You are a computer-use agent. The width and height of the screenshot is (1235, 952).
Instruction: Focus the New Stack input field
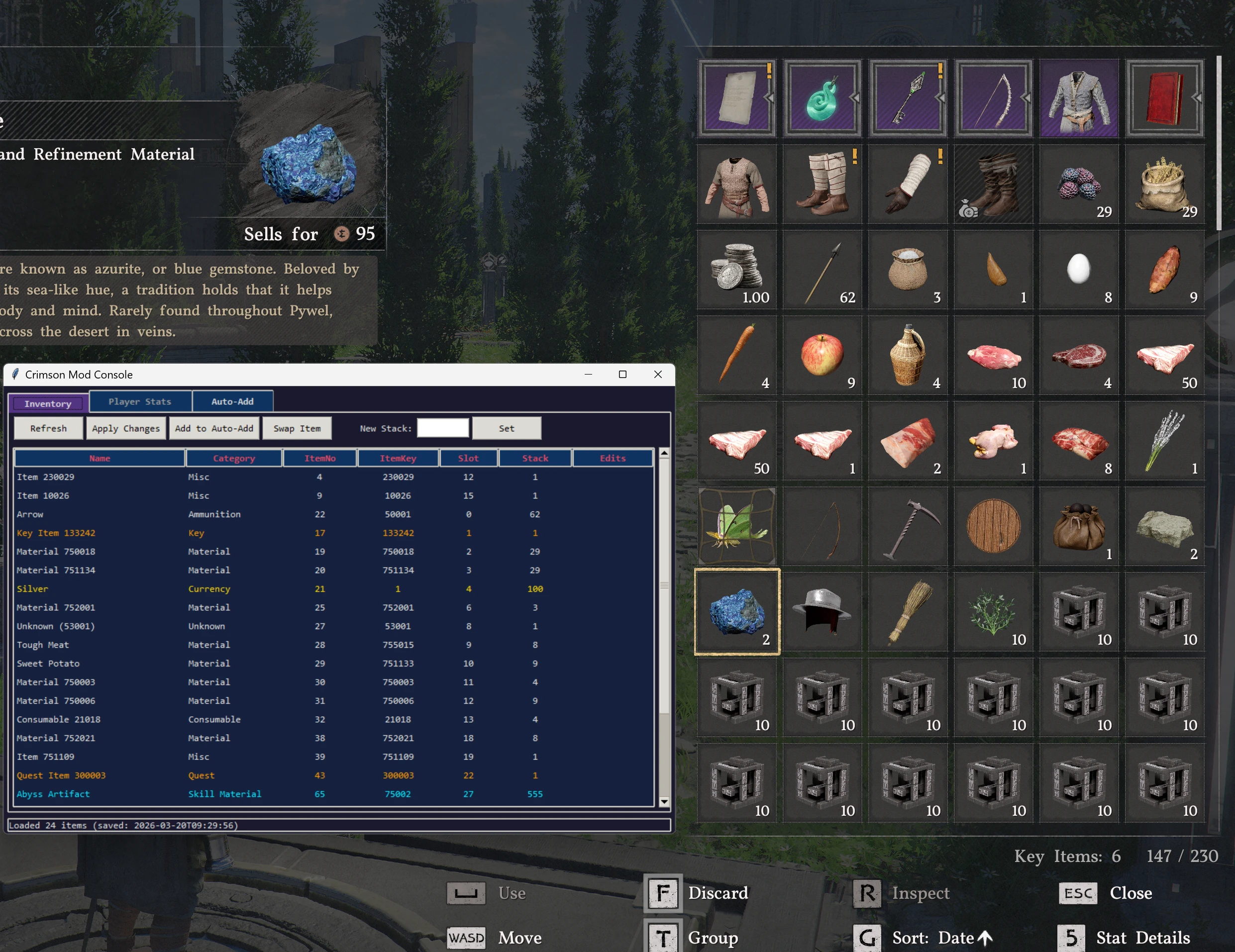coord(443,429)
